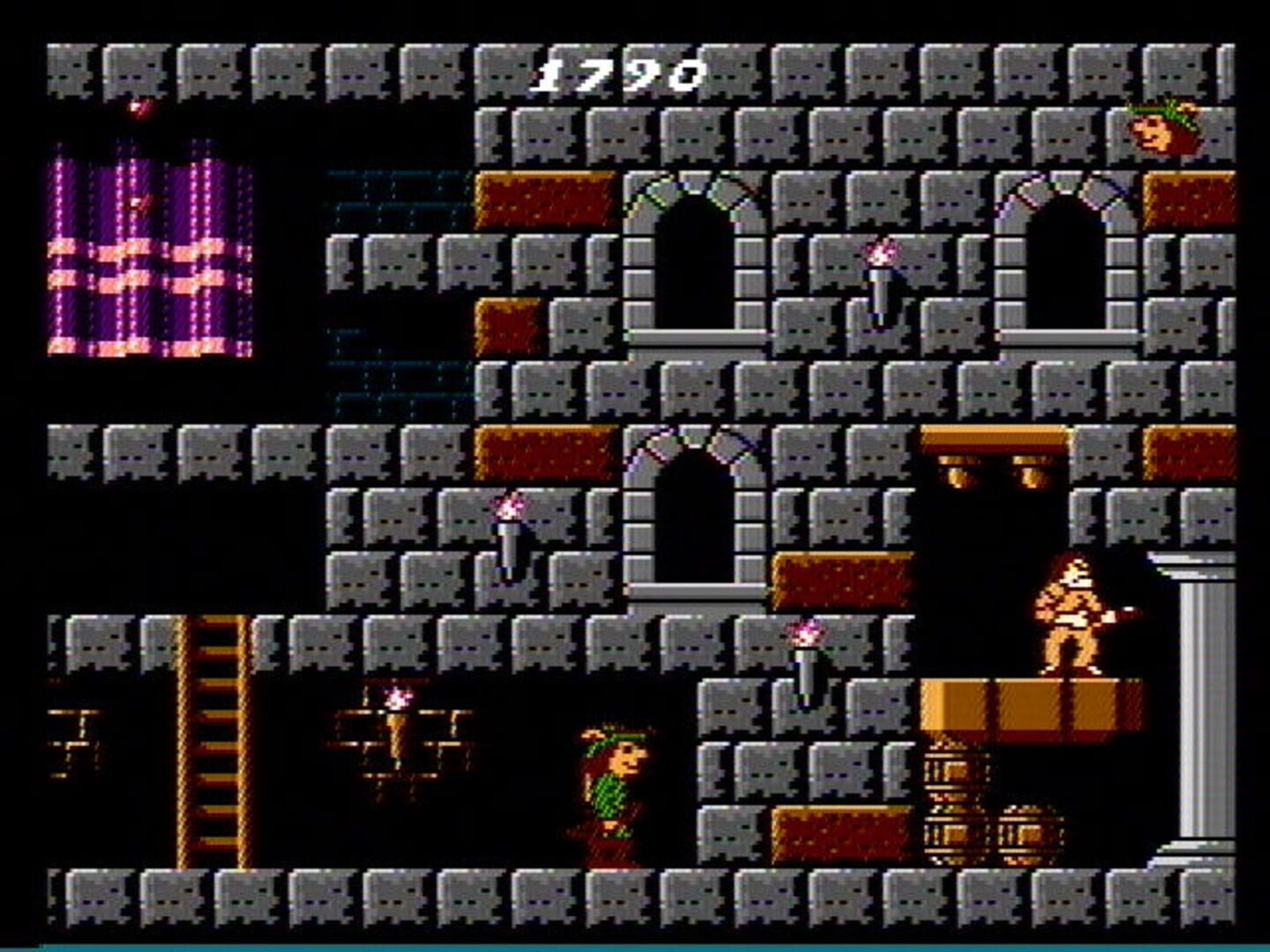
Task: Click the hero head lives icon
Action: point(1162,128)
